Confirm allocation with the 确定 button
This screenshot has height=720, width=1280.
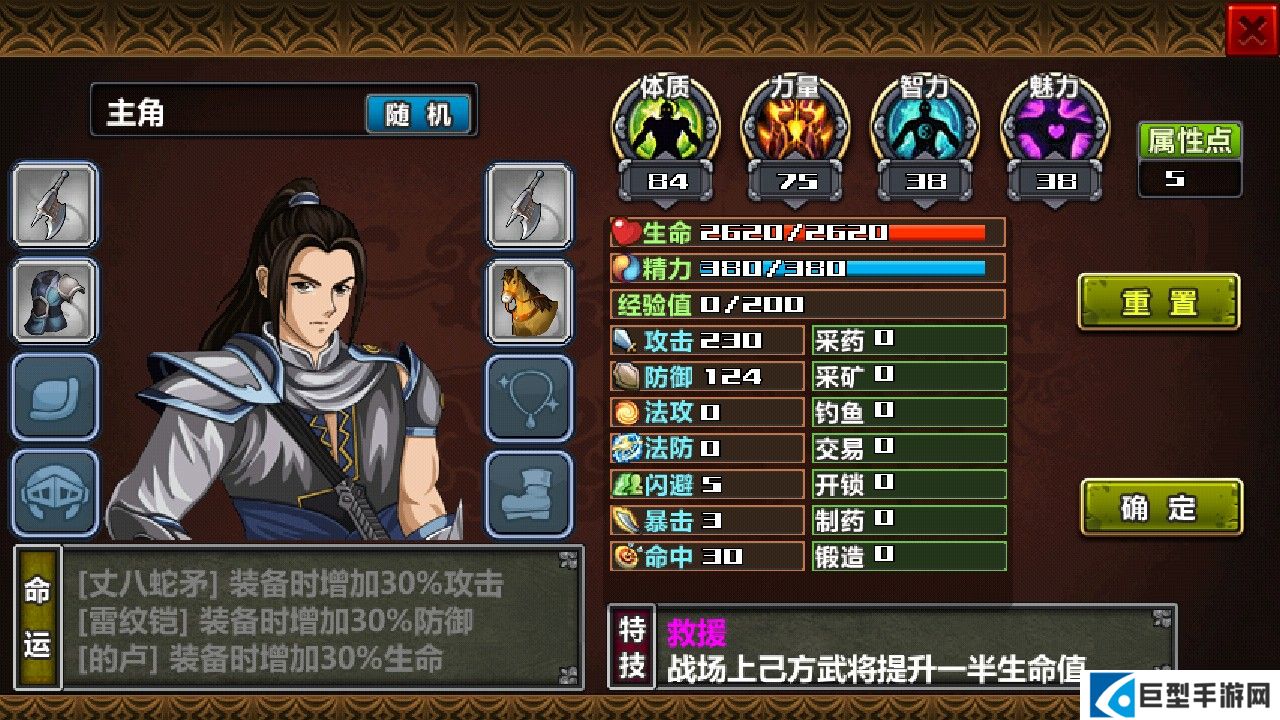coord(1161,507)
